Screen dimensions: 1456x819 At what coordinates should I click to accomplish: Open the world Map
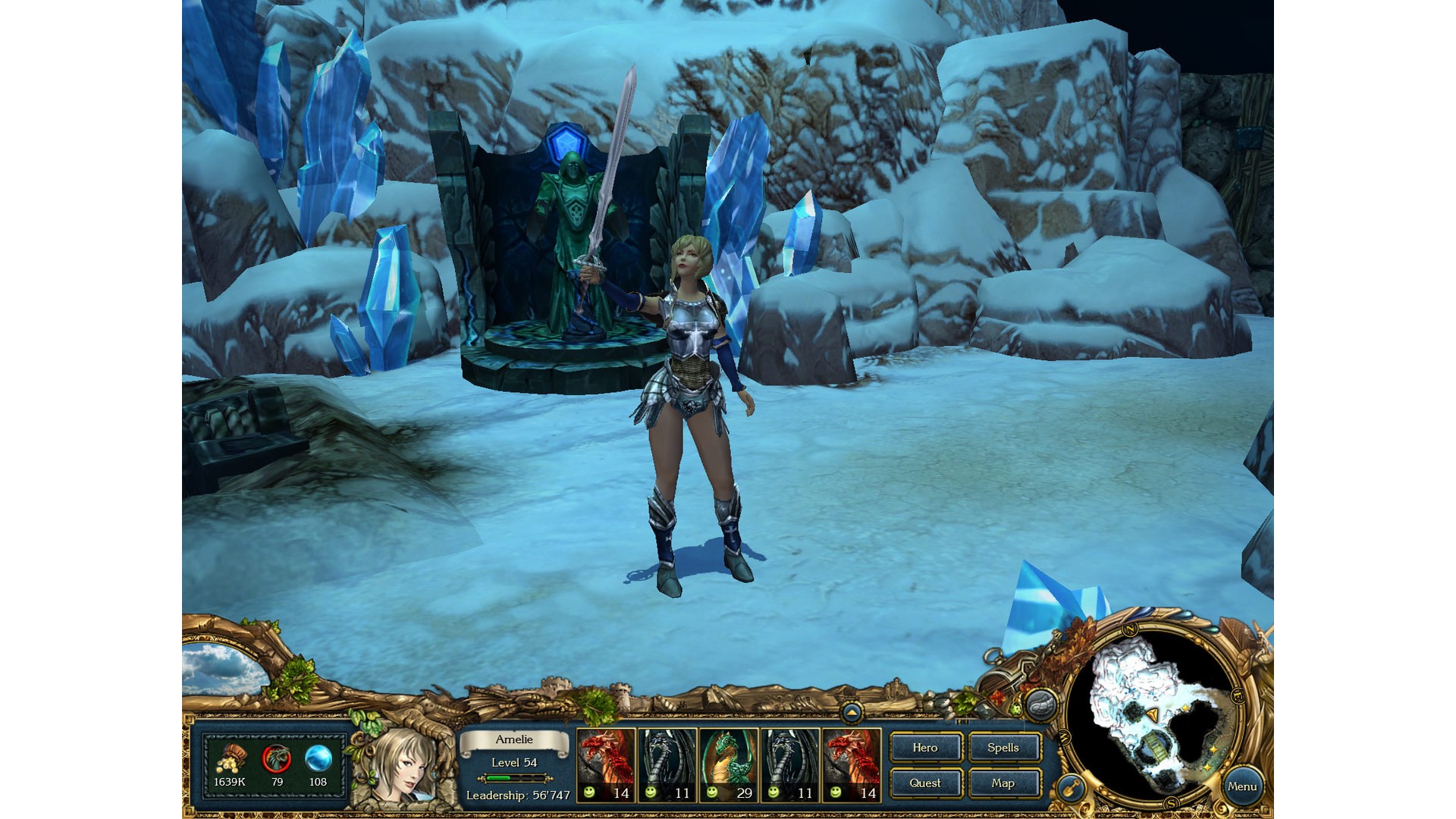[1003, 783]
